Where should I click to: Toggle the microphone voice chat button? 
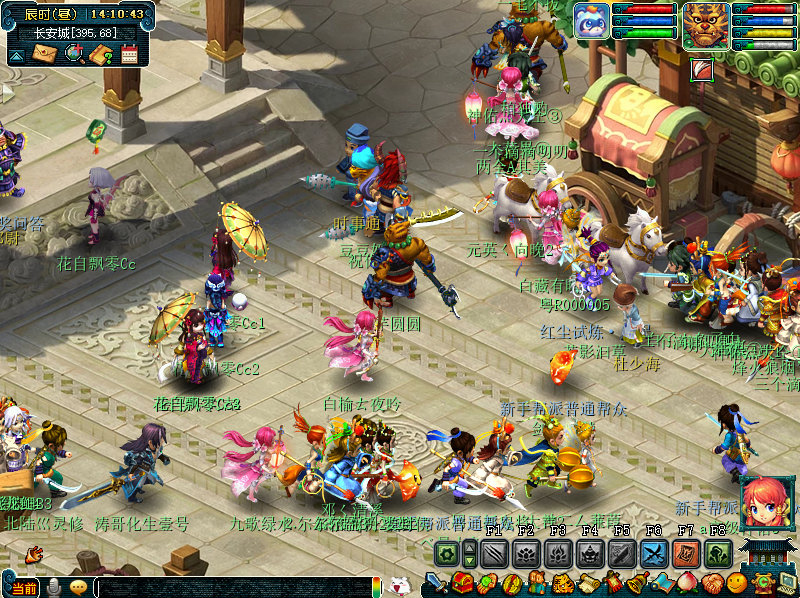click(x=53, y=587)
